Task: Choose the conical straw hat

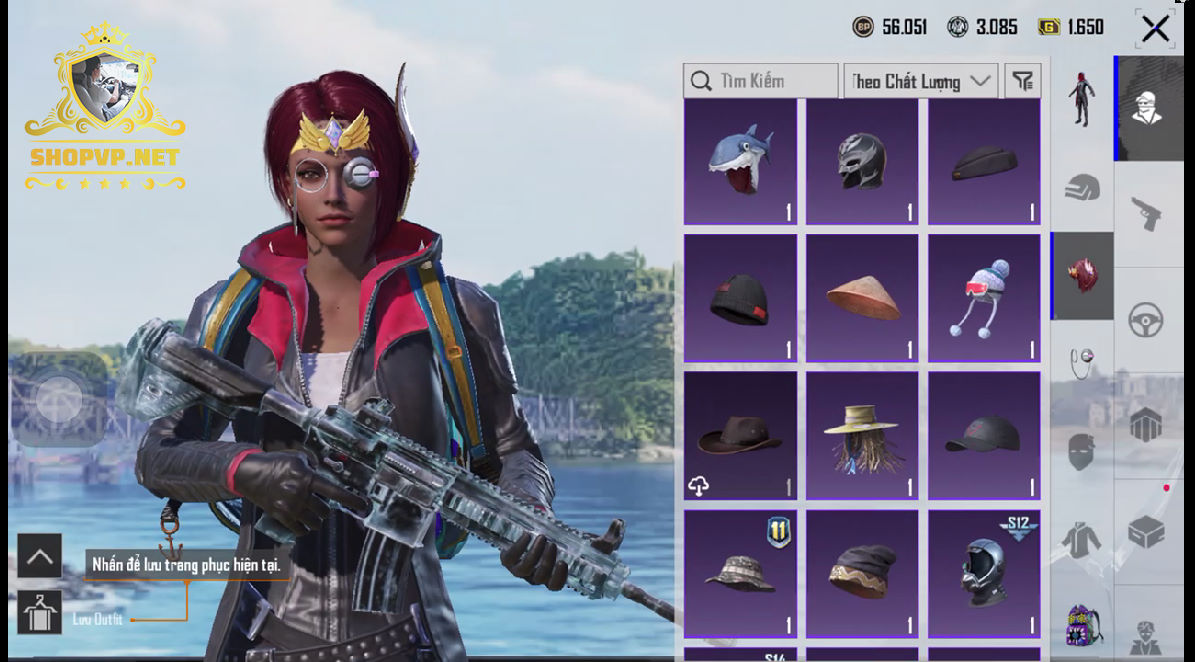Action: point(862,297)
